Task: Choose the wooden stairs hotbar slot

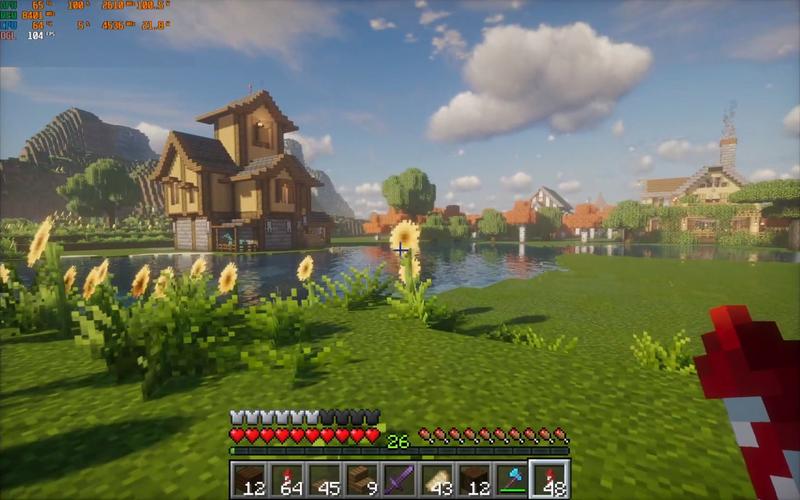Action: coord(362,479)
